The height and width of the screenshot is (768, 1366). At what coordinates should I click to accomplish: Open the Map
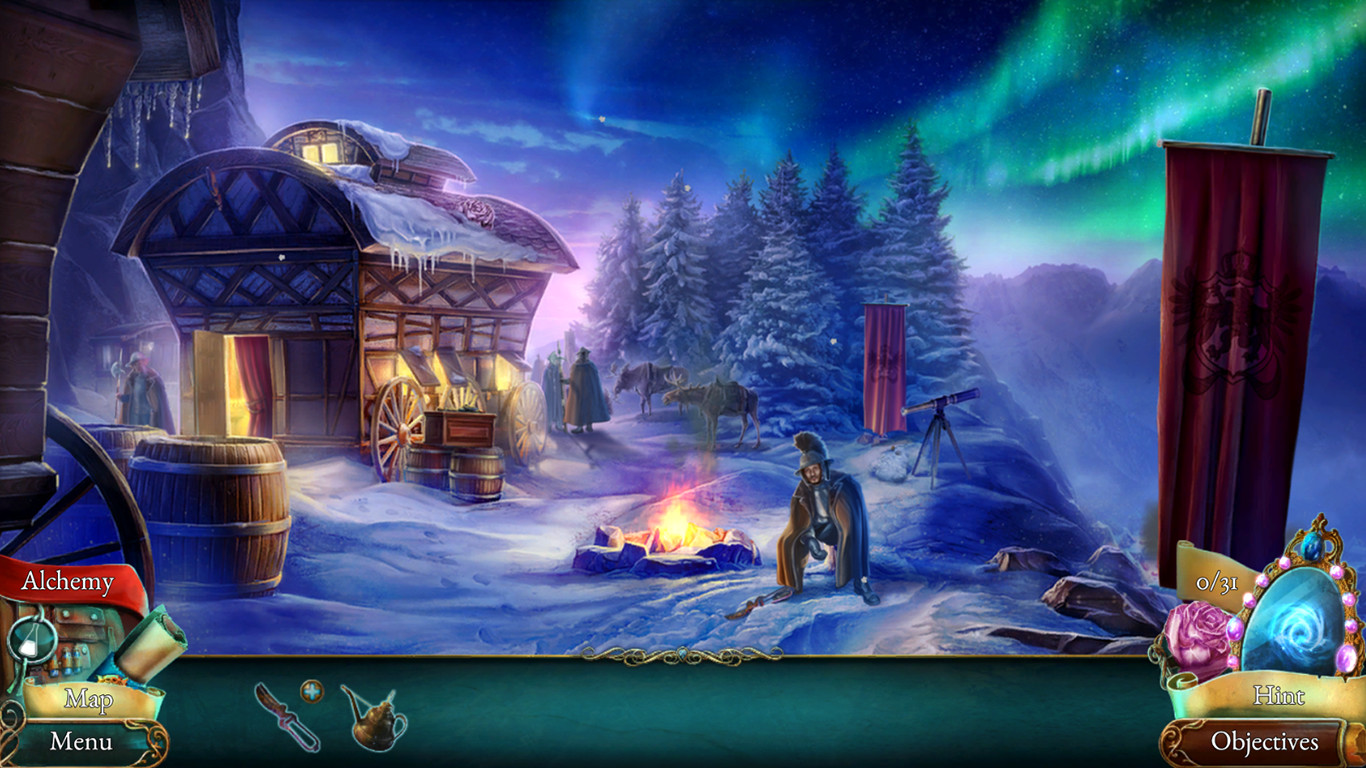pos(88,700)
